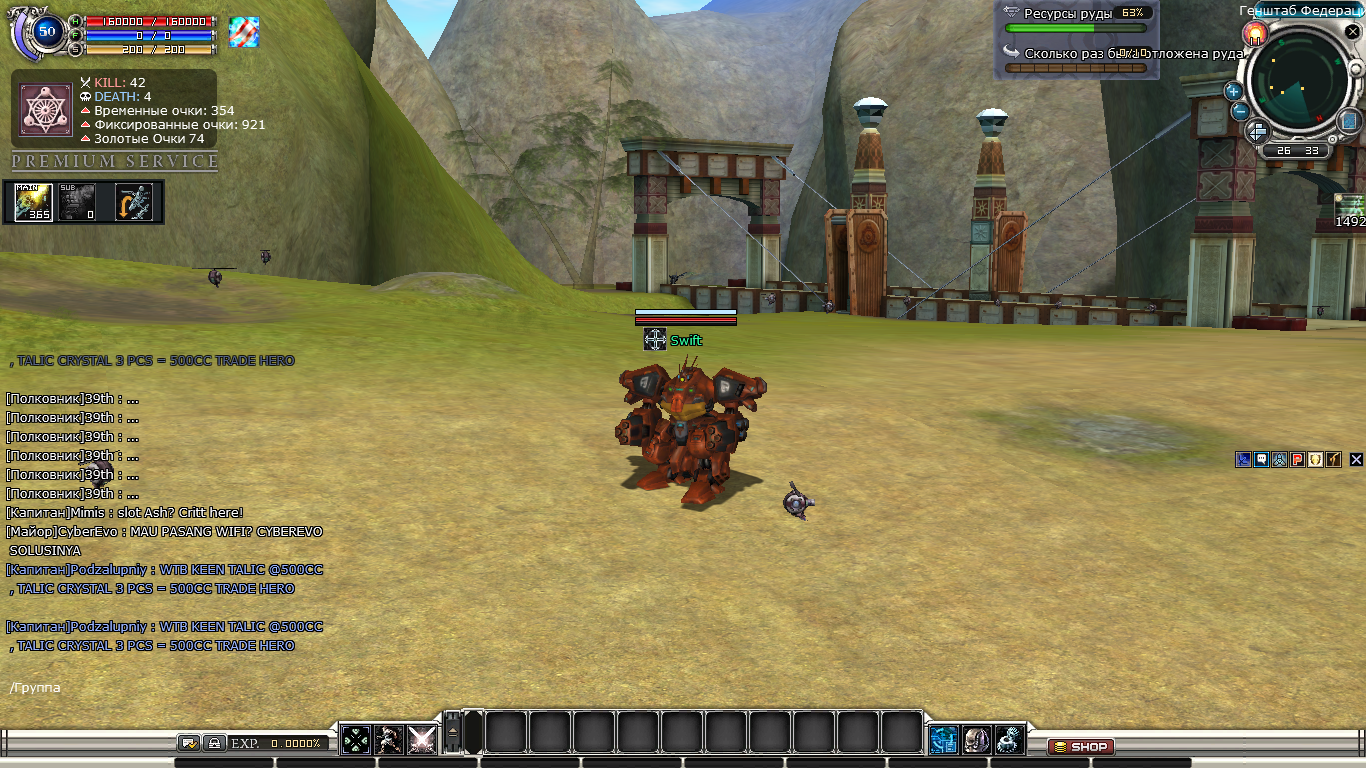This screenshot has width=1366, height=768.
Task: Activate the crossed swords skill icon
Action: [x=421, y=739]
